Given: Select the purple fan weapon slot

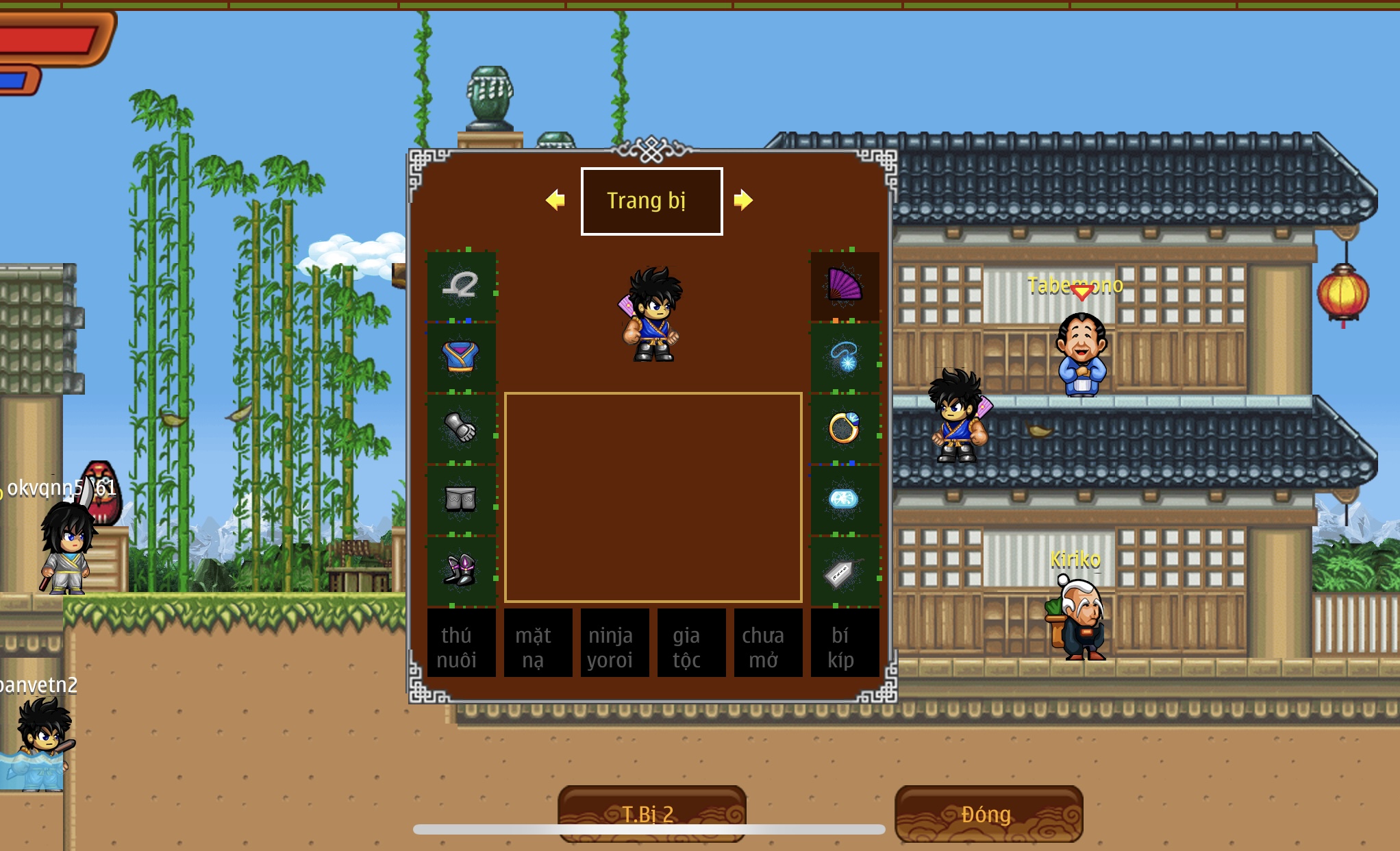Looking at the screenshot, I should [x=845, y=286].
